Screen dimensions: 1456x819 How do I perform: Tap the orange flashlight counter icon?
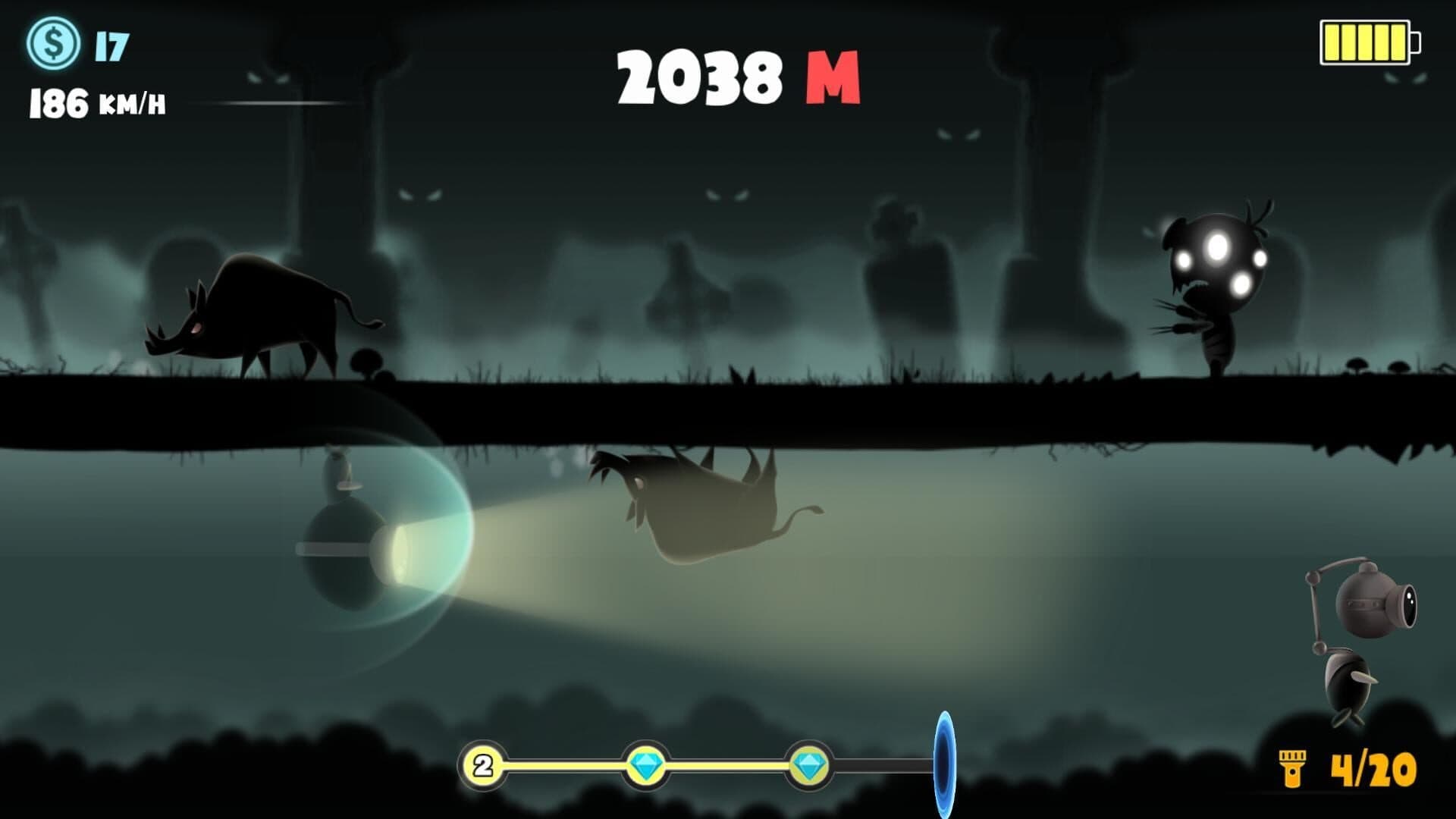[1290, 768]
